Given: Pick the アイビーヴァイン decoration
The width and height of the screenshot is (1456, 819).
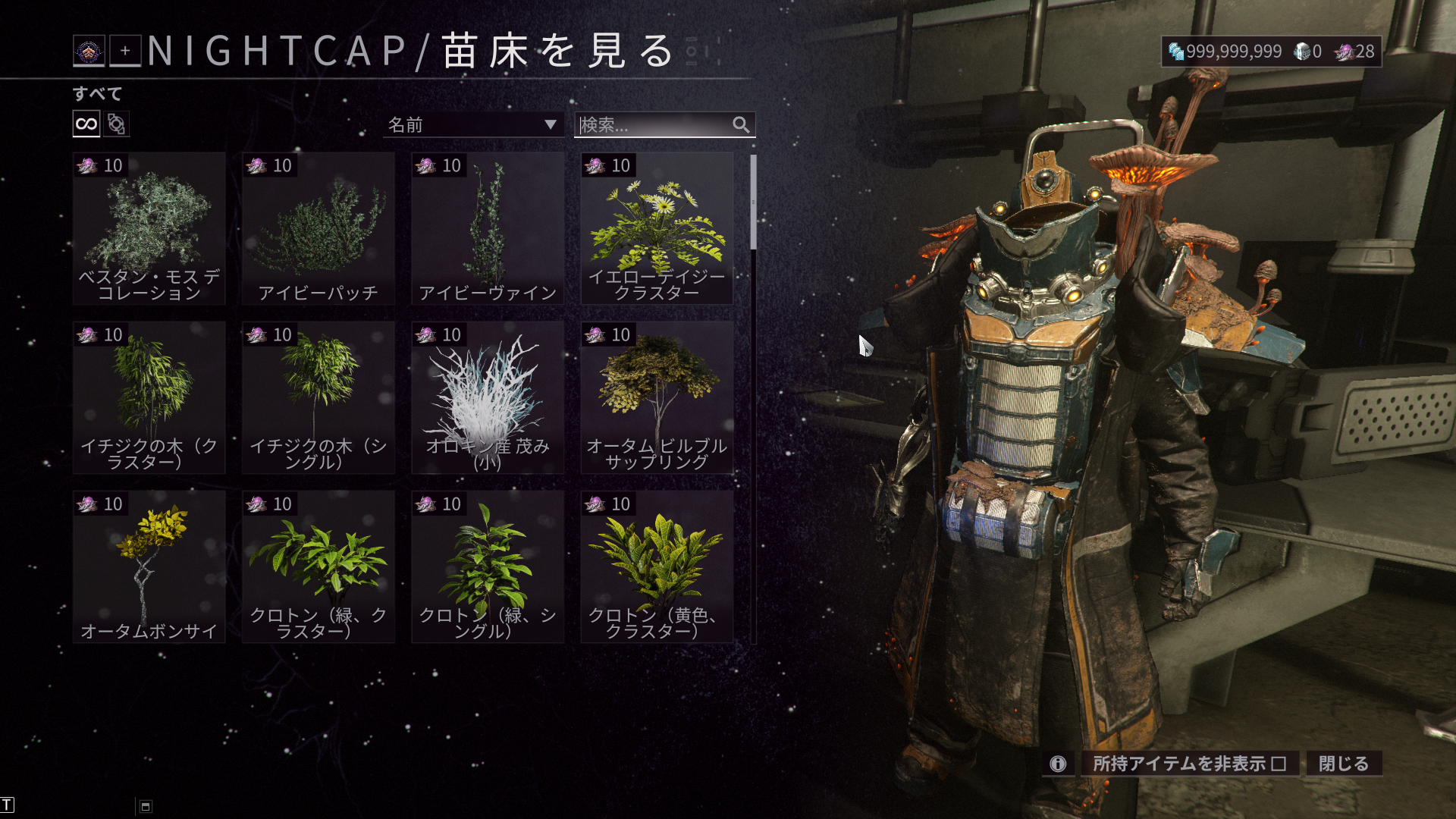Looking at the screenshot, I should point(488,228).
